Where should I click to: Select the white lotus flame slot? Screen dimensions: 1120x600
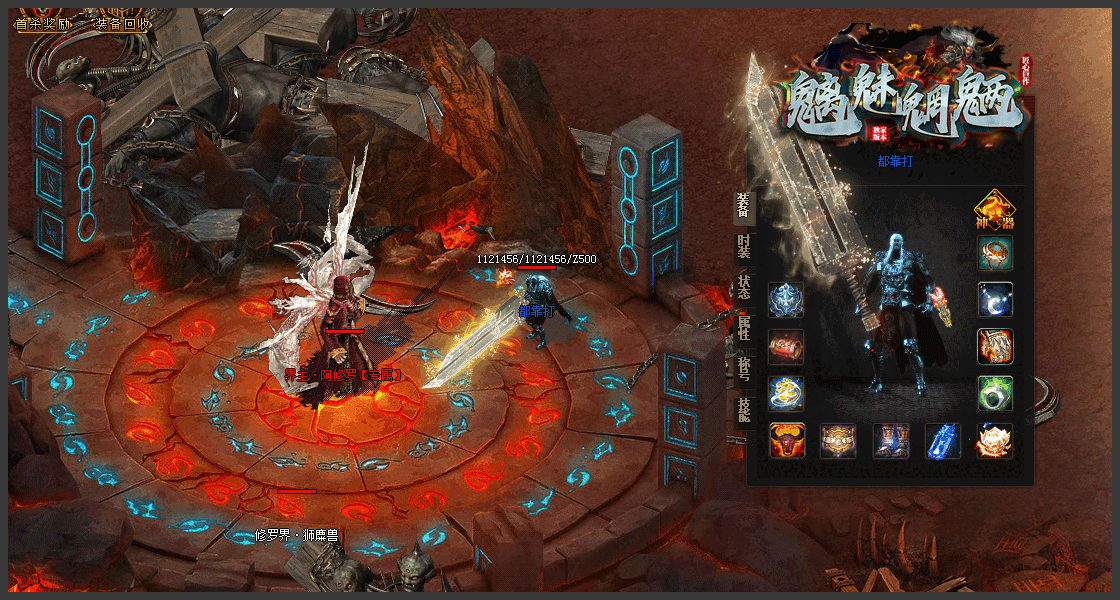[x=995, y=441]
